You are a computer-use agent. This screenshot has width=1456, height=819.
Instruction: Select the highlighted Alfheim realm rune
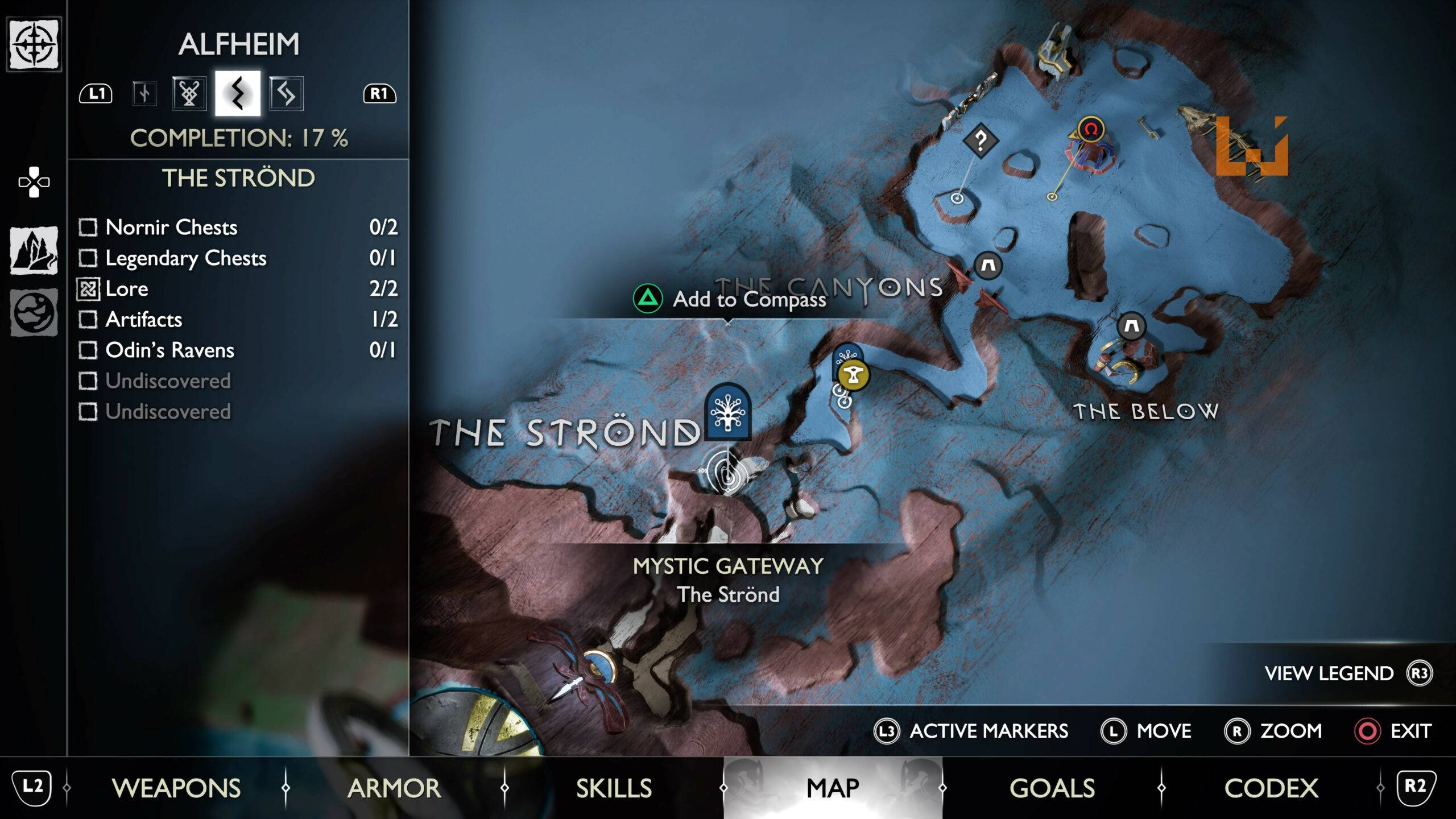click(x=238, y=94)
